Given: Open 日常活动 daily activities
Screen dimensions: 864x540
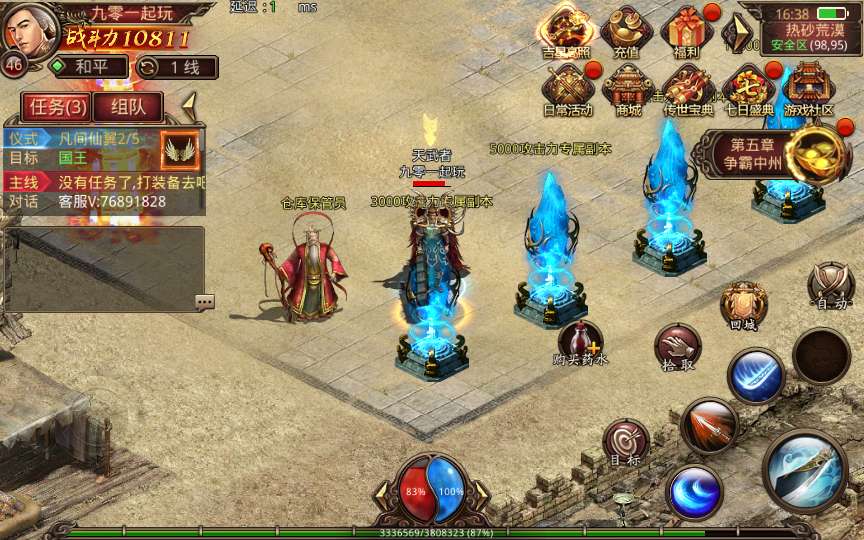Looking at the screenshot, I should [x=568, y=90].
